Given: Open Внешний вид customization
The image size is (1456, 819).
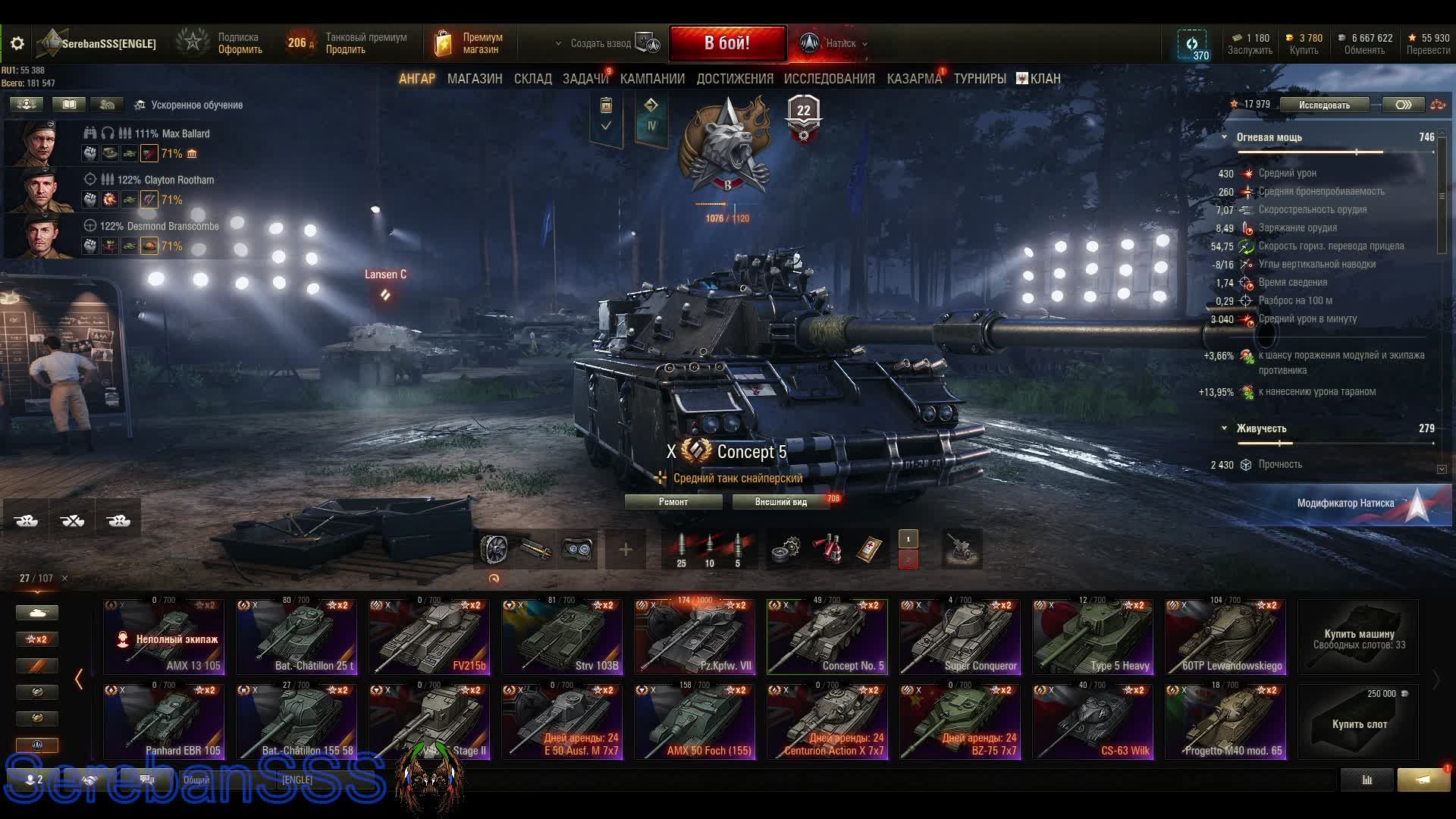Looking at the screenshot, I should (x=780, y=502).
